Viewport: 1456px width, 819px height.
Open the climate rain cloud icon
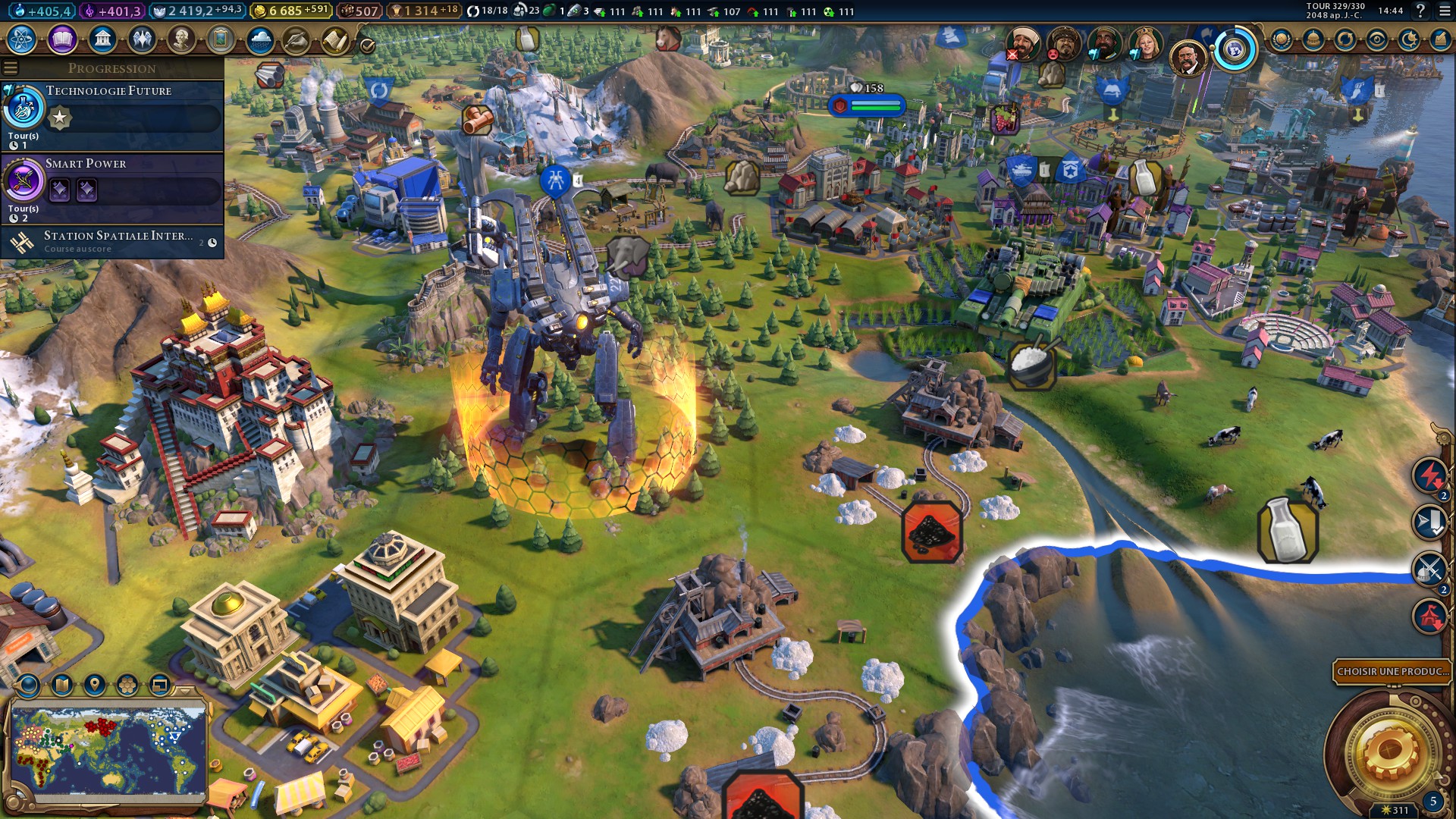pos(260,39)
